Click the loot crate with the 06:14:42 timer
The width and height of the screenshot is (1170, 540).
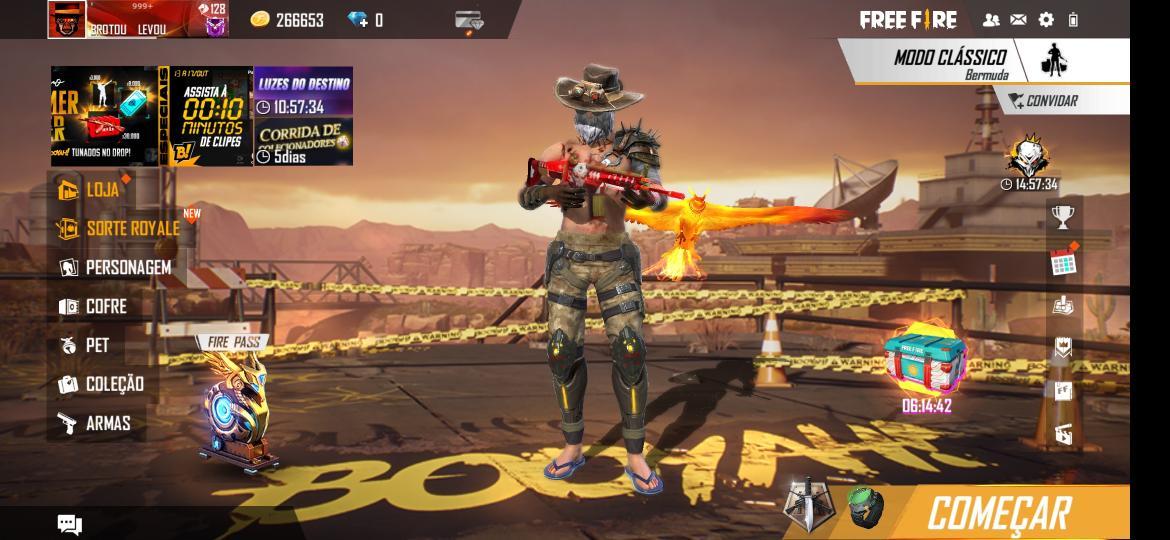coord(926,362)
